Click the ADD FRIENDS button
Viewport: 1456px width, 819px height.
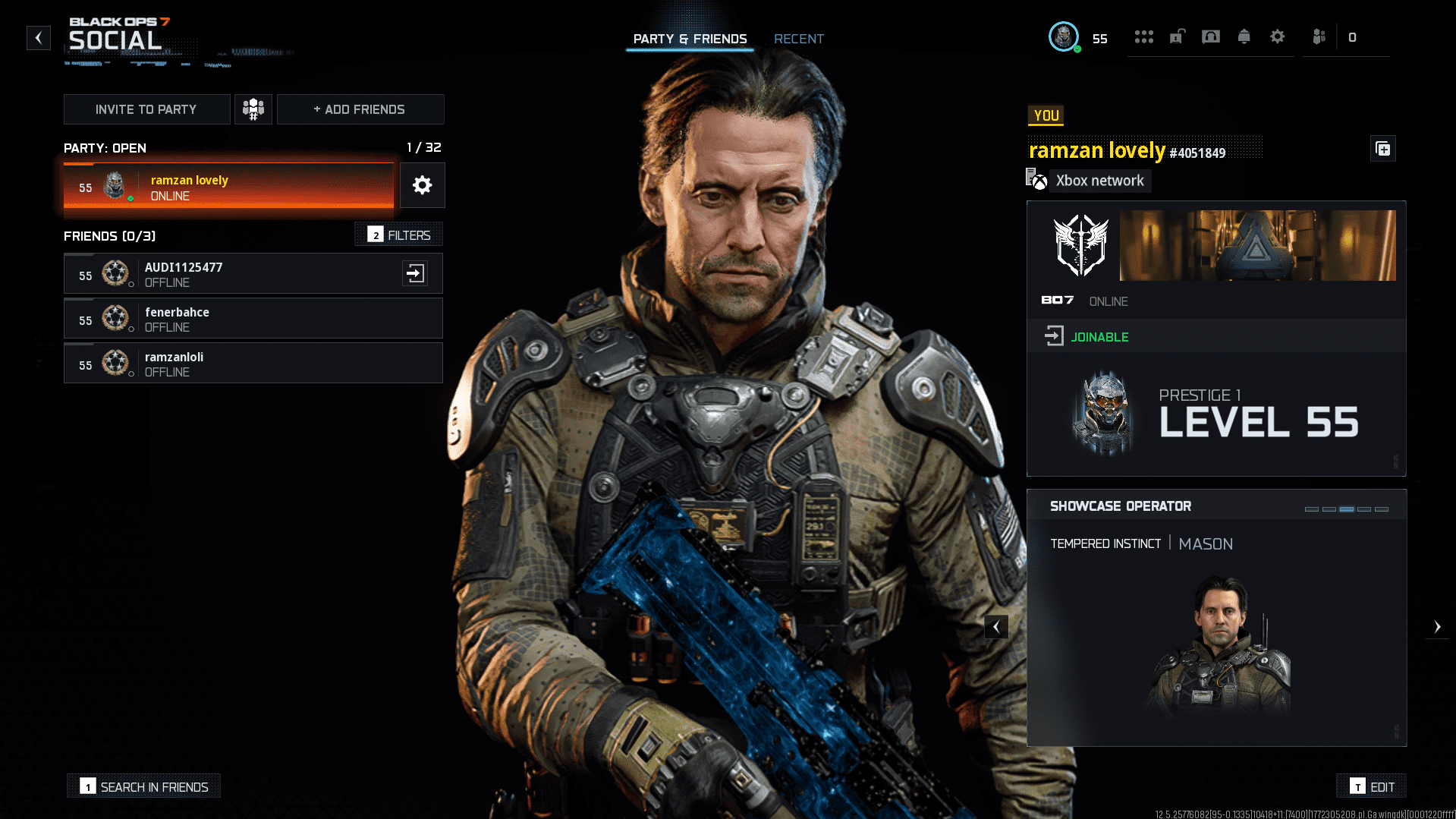pyautogui.click(x=360, y=109)
